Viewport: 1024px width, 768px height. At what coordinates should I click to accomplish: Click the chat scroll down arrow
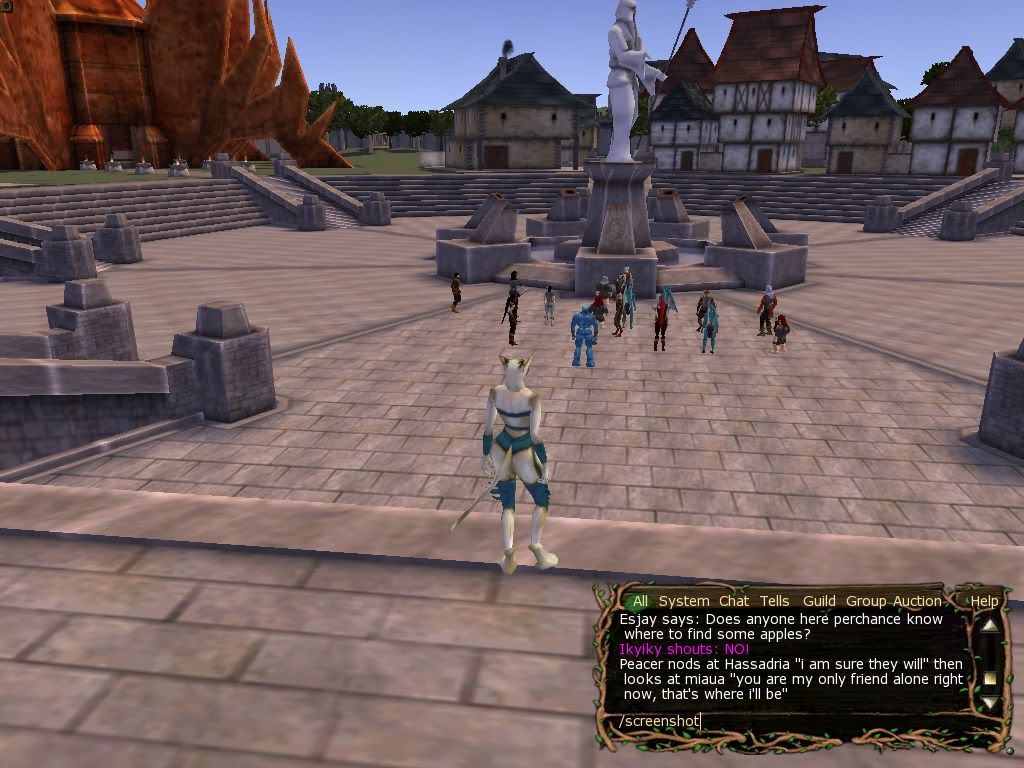(989, 702)
